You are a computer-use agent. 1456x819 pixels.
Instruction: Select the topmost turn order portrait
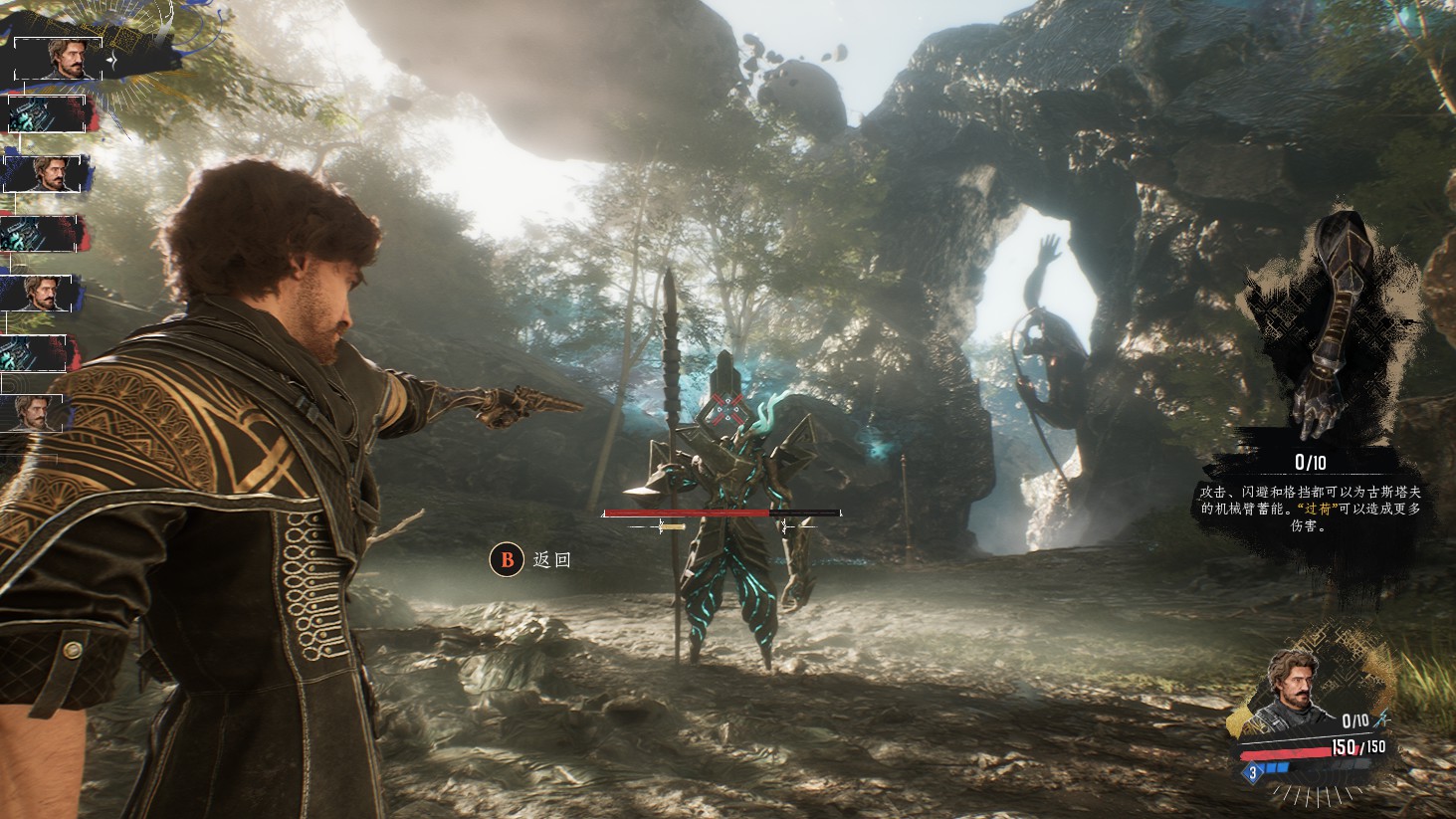pos(58,59)
